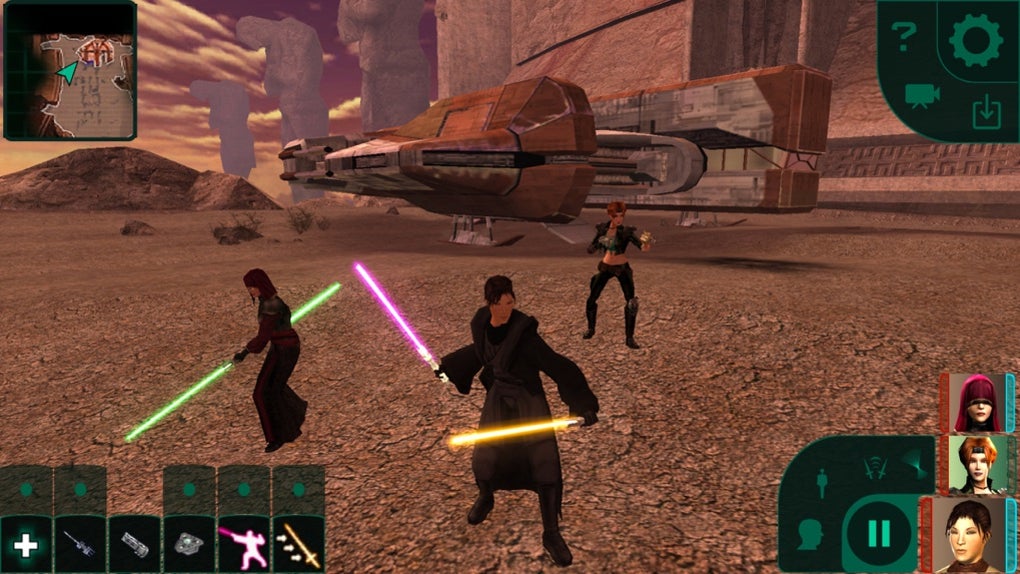The height and width of the screenshot is (574, 1020).
Task: Click the quick save download icon
Action: coord(986,113)
